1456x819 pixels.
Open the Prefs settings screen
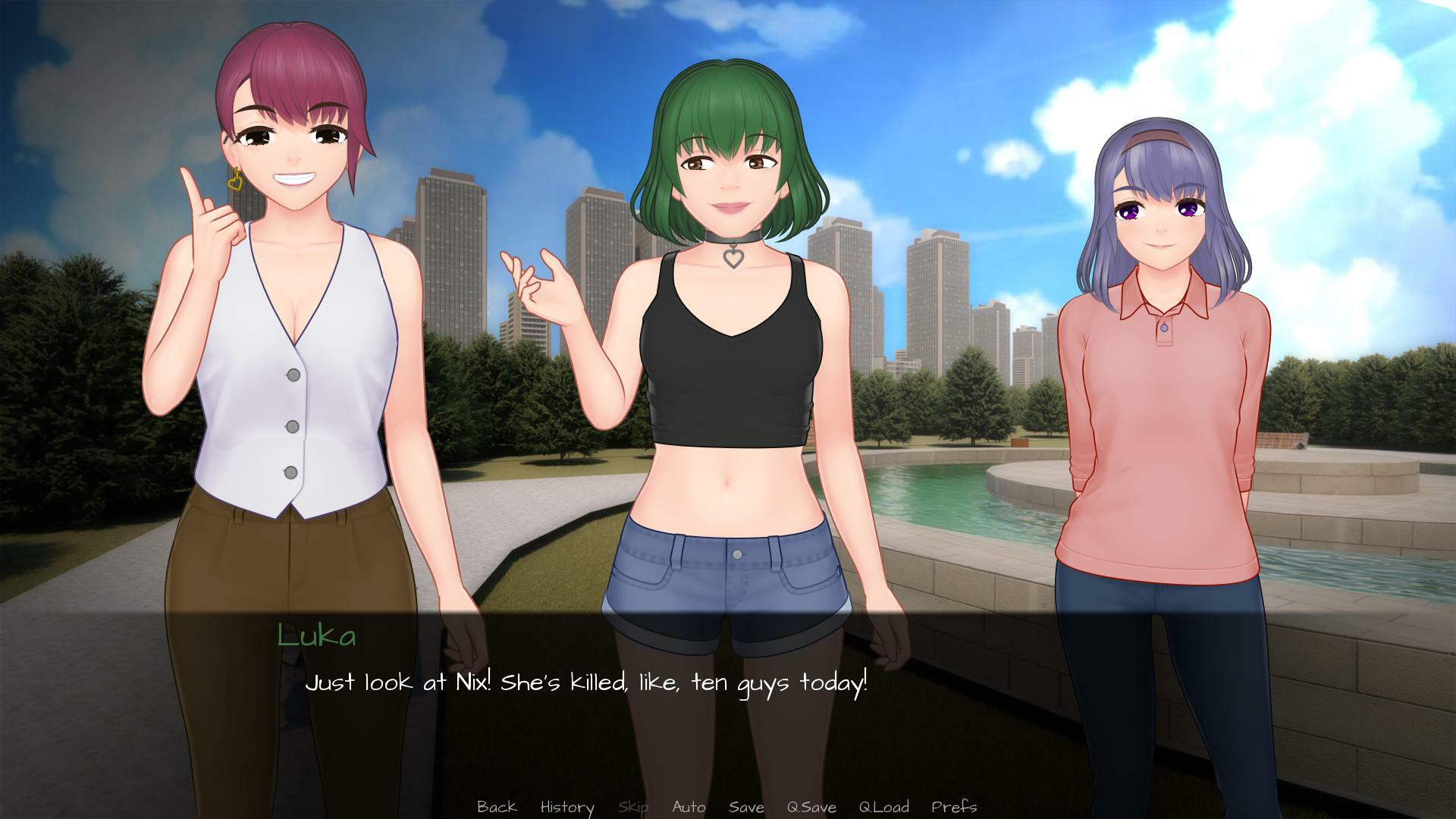click(x=955, y=807)
